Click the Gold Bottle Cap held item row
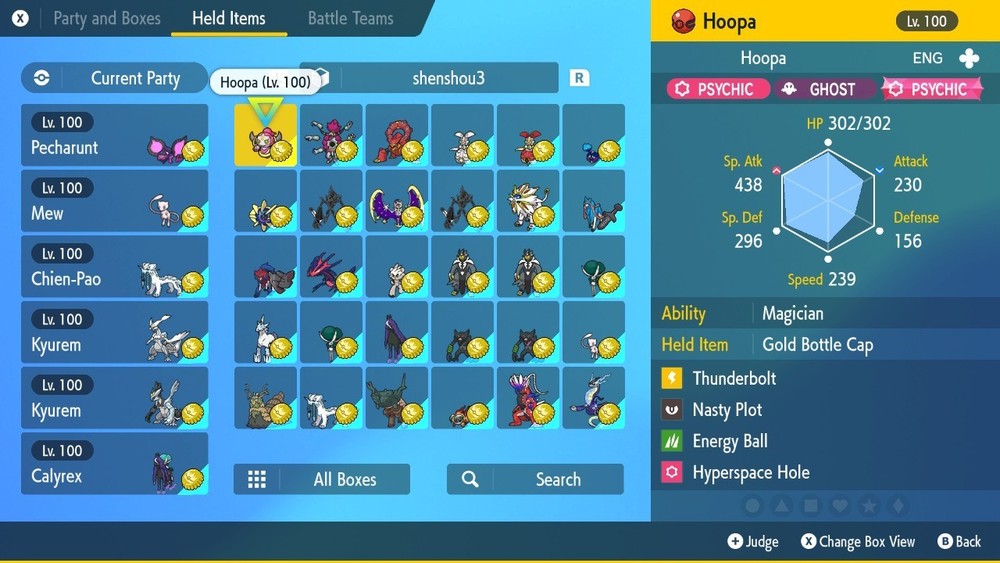The height and width of the screenshot is (563, 1000). pyautogui.click(x=817, y=344)
